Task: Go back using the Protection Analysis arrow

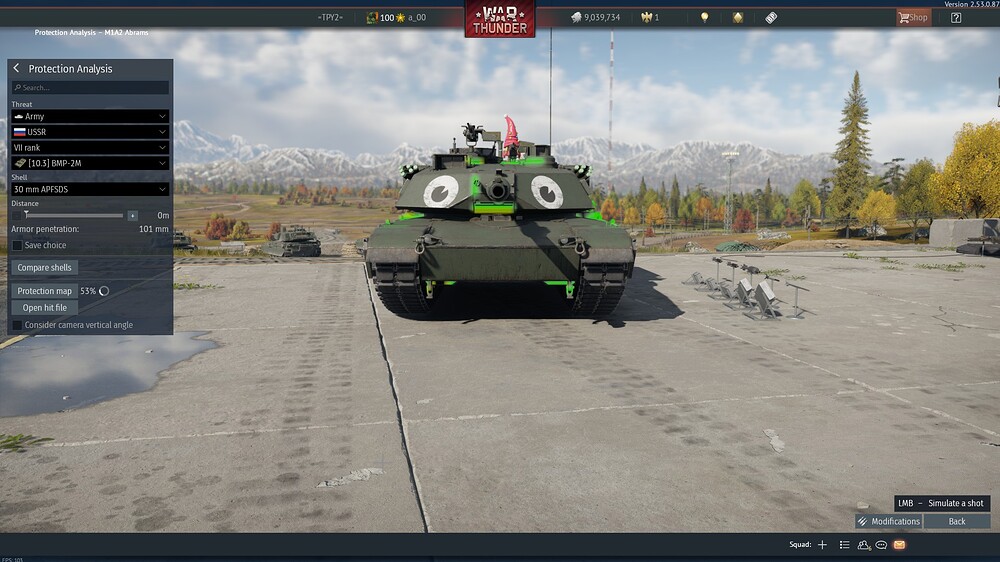Action: (16, 69)
